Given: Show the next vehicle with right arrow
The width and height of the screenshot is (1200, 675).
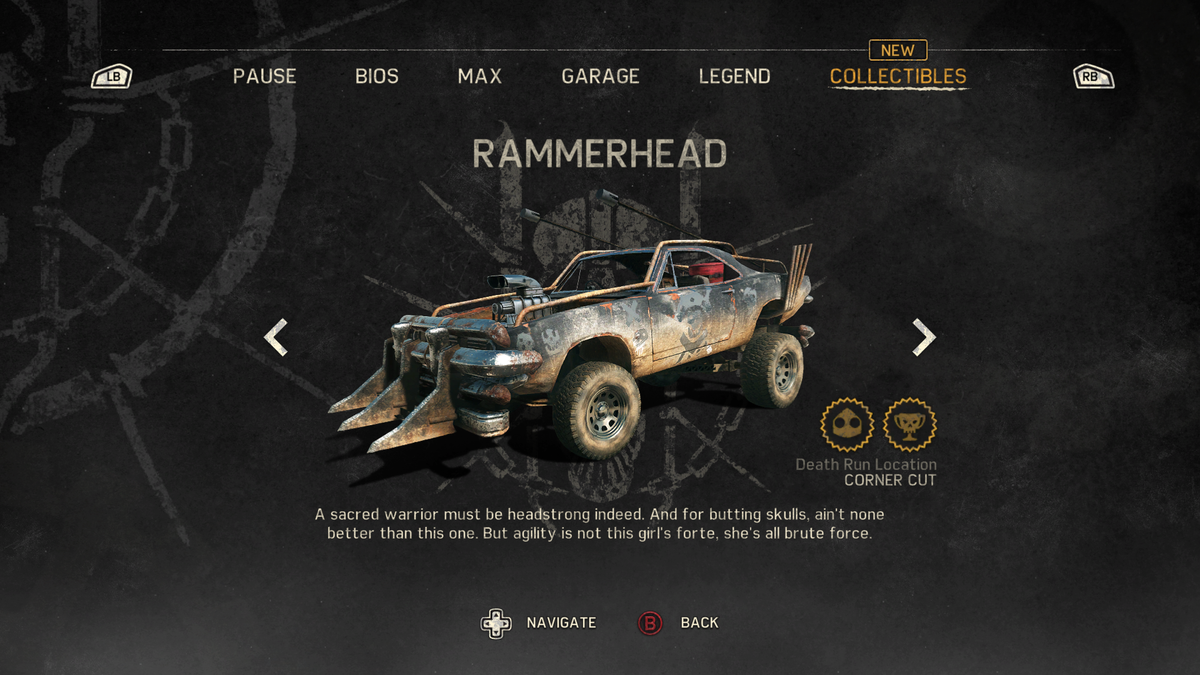Looking at the screenshot, I should (x=924, y=338).
